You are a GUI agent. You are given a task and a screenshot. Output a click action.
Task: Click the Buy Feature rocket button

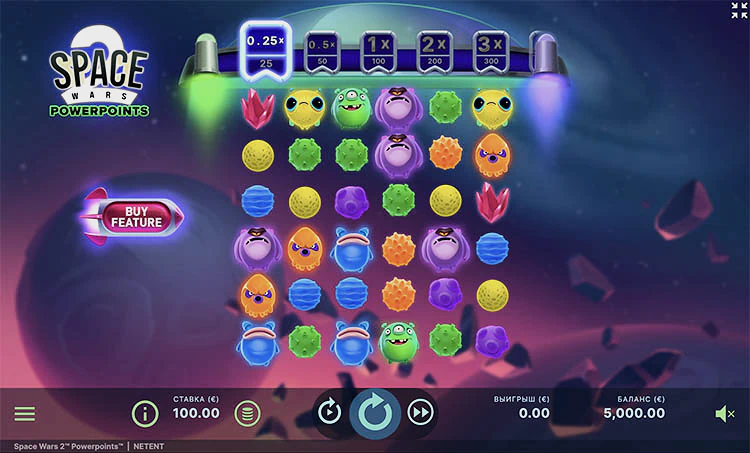click(135, 216)
